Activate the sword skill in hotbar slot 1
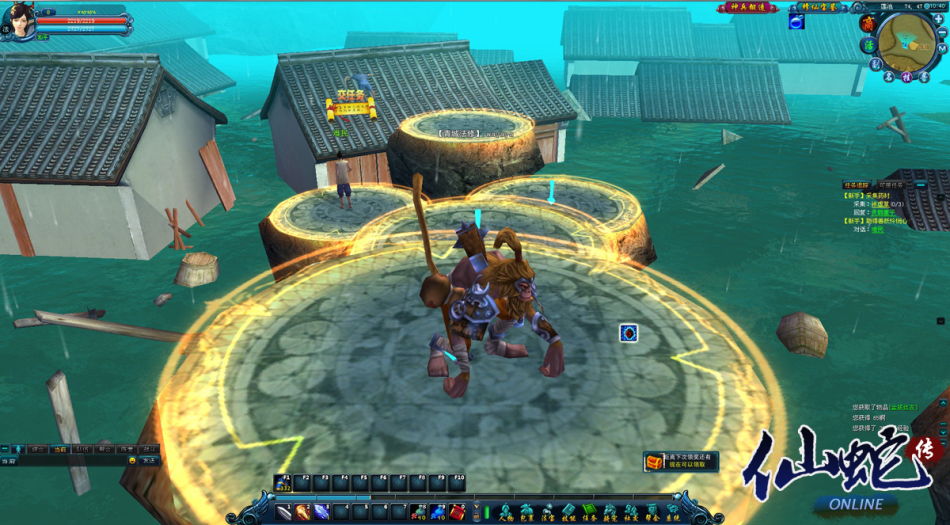 pos(284,512)
